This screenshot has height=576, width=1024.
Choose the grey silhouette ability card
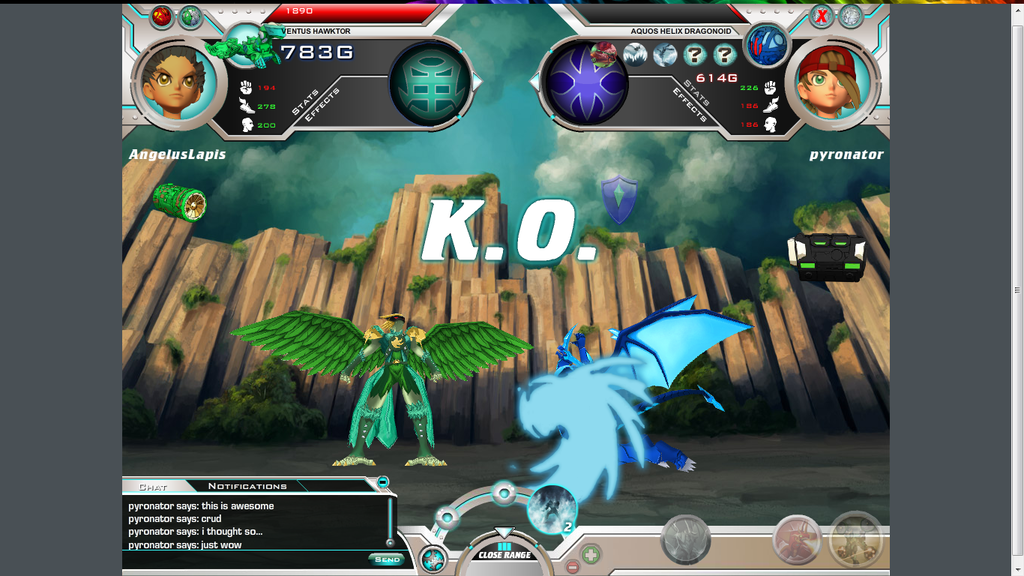686,540
